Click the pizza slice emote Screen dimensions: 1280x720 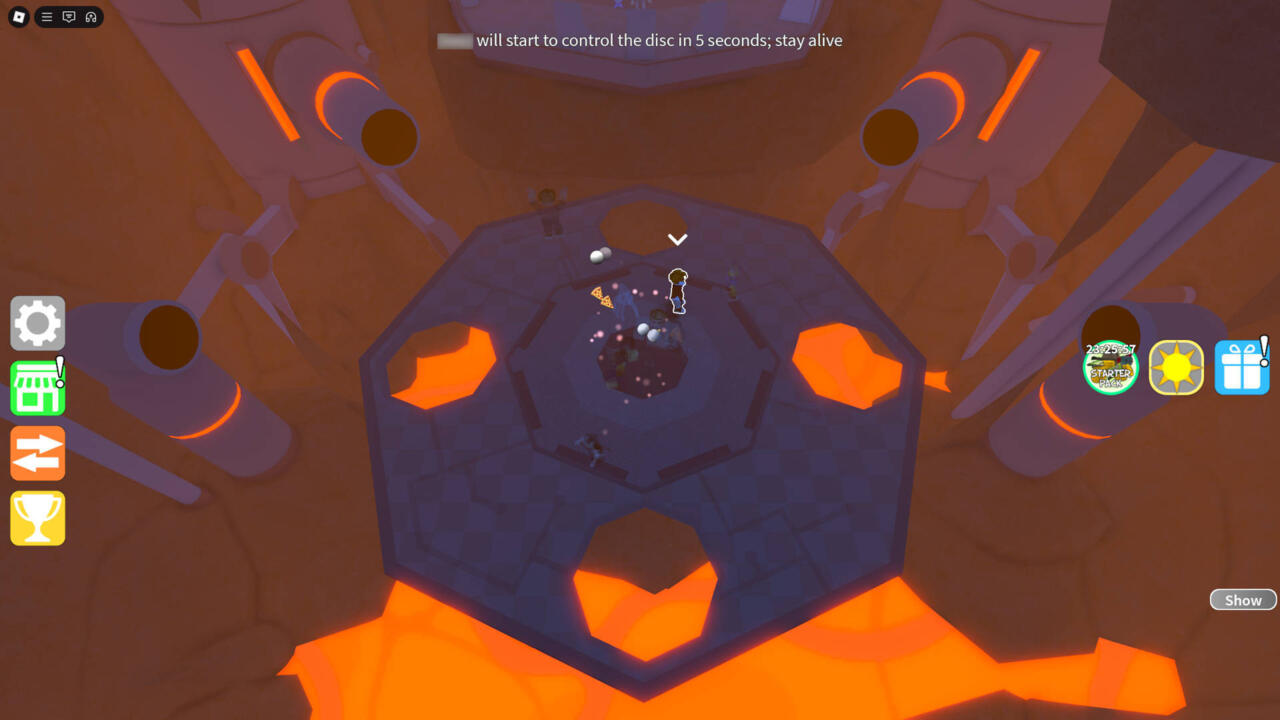603,297
